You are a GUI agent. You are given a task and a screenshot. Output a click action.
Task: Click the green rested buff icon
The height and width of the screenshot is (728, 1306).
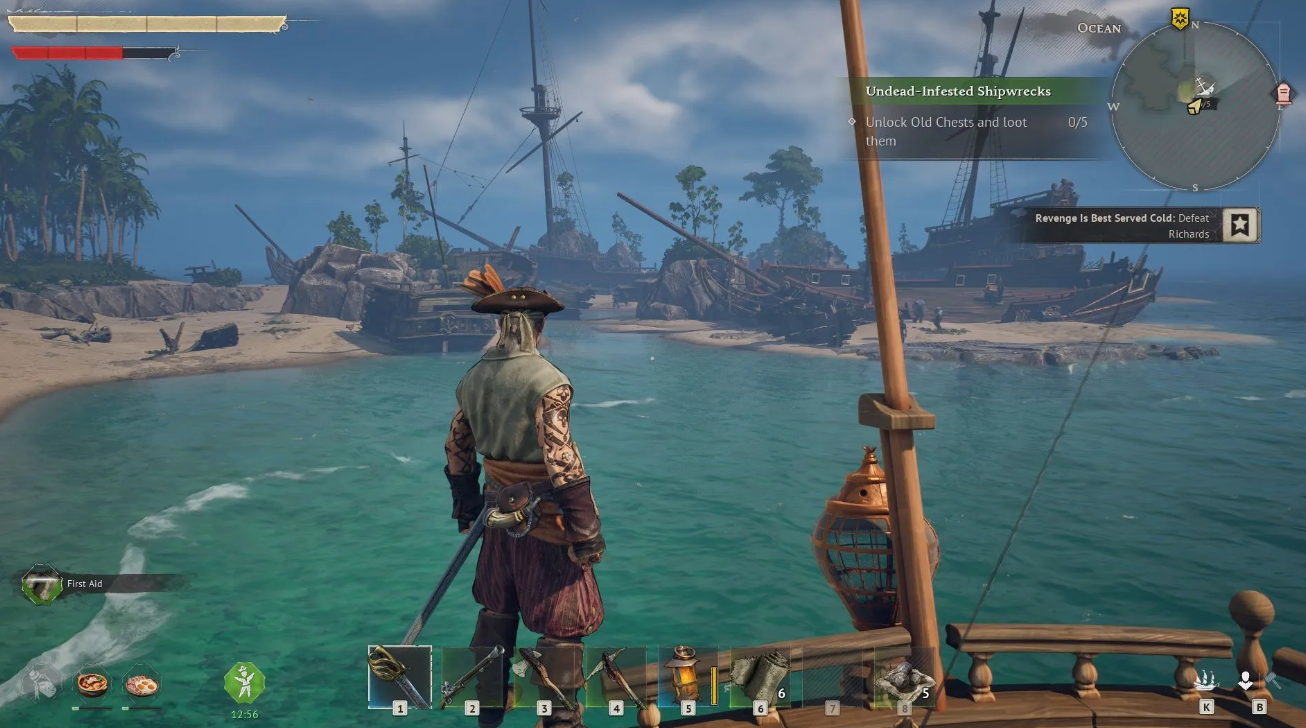tap(245, 683)
